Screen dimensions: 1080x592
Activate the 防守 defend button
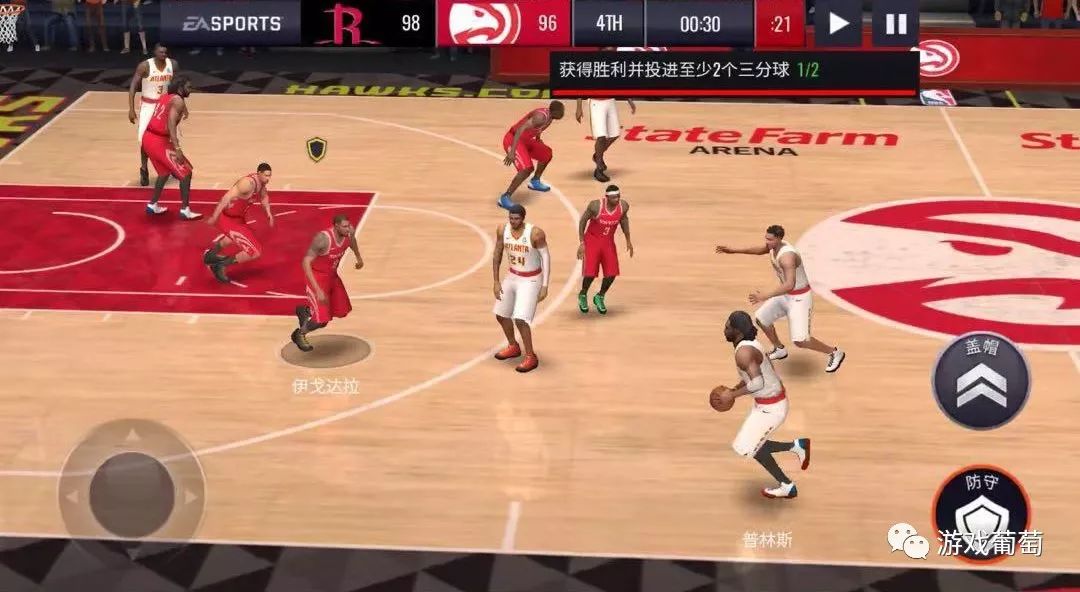980,510
